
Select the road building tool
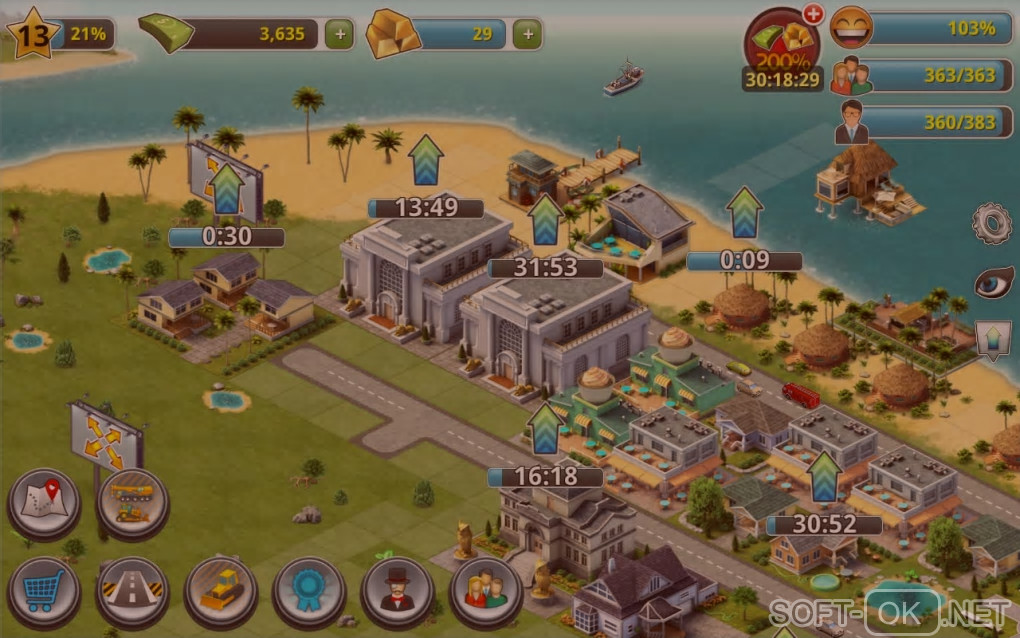tap(132, 591)
